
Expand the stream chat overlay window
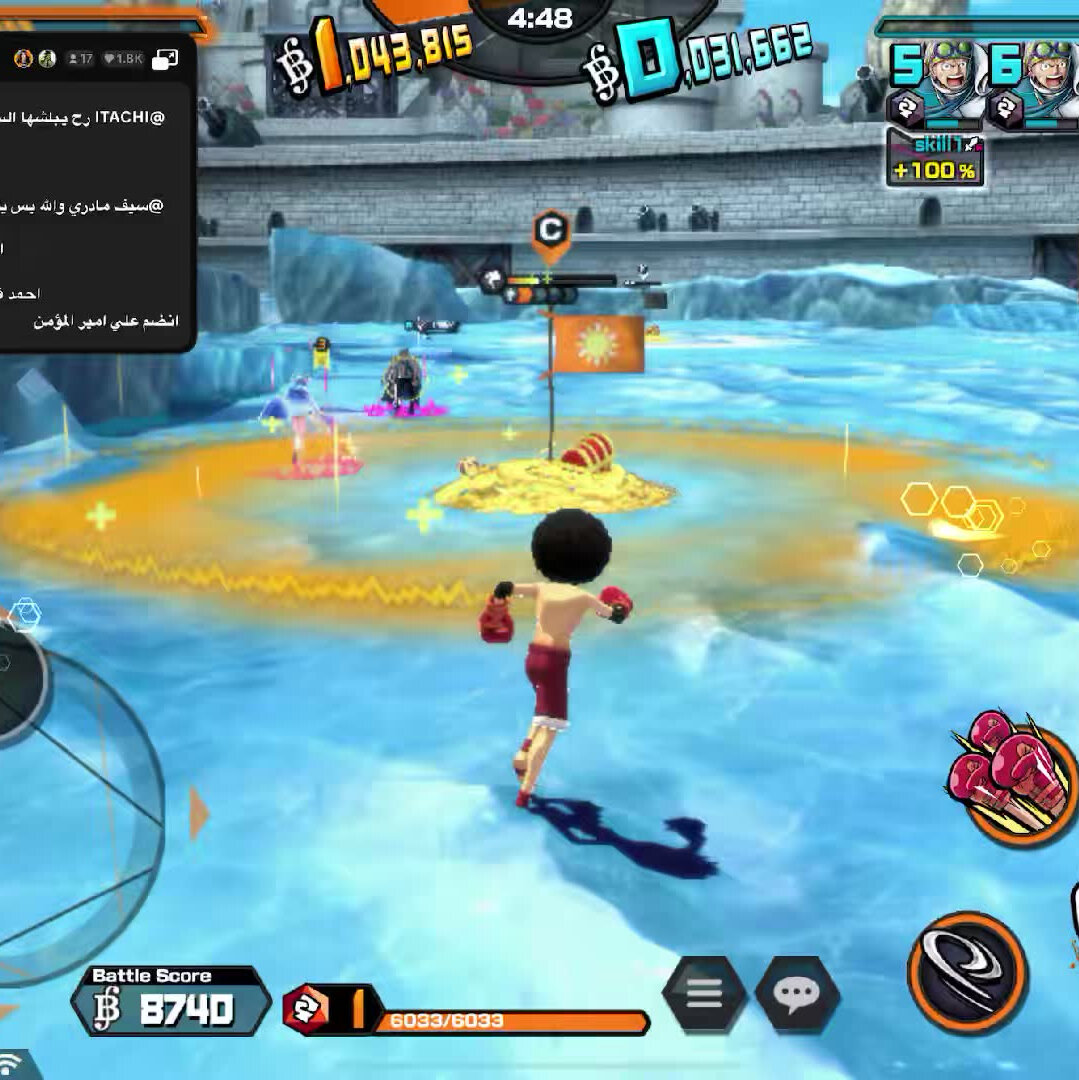[x=166, y=59]
